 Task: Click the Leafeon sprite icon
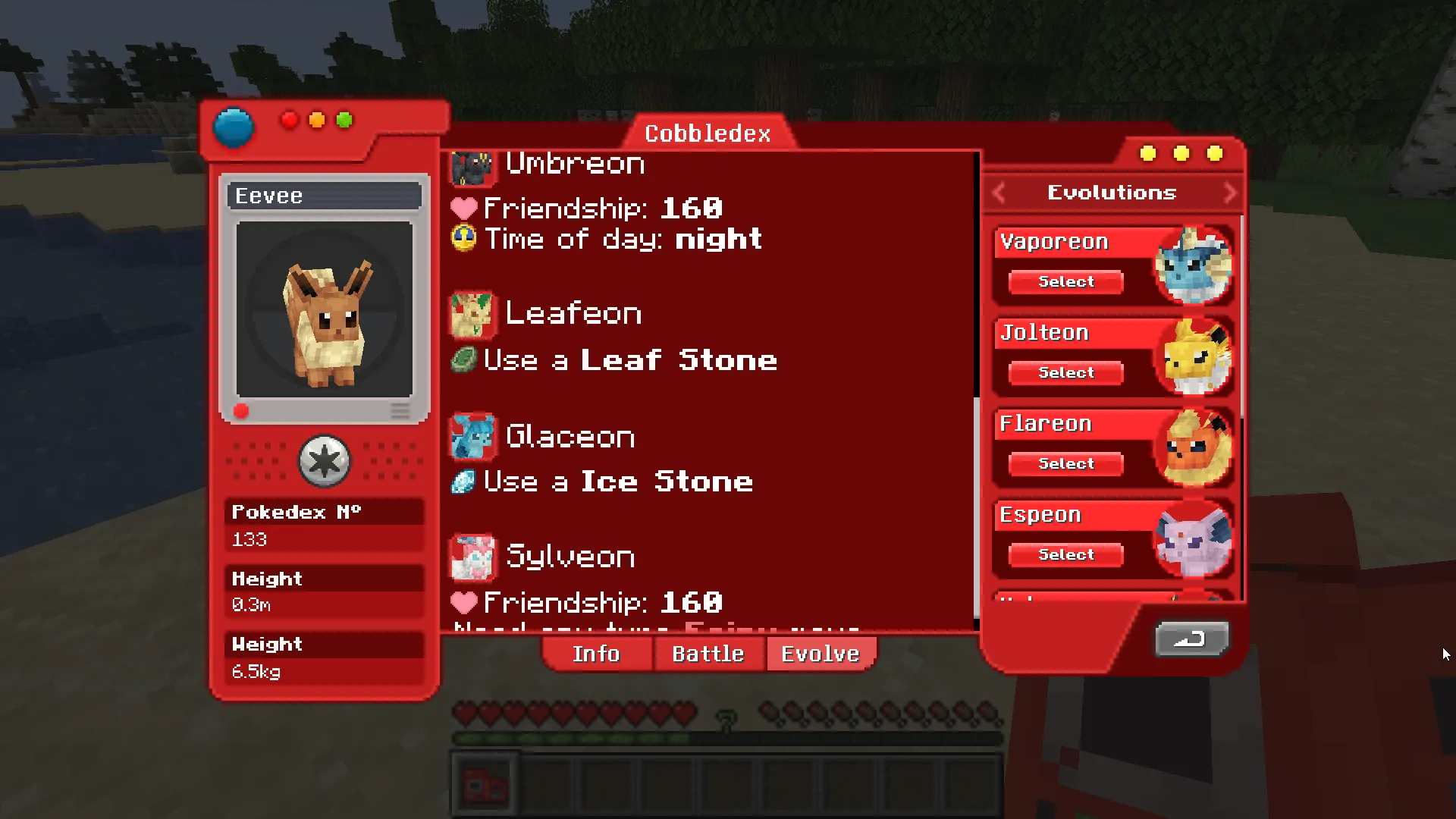point(473,314)
